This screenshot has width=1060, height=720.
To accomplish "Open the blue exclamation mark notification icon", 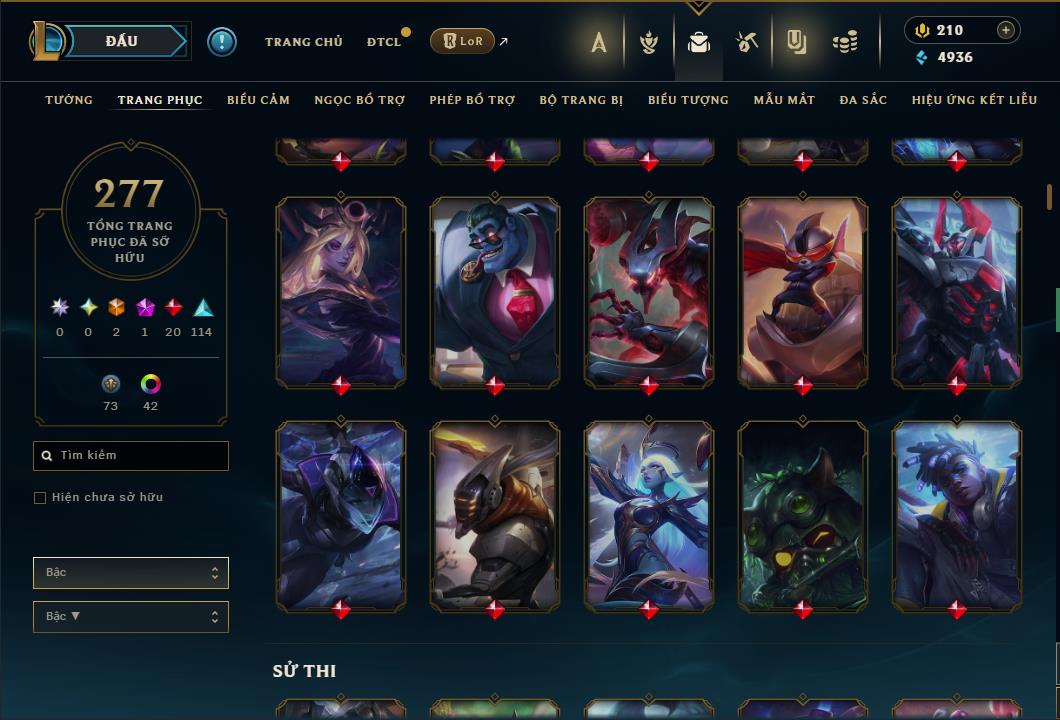I will click(222, 42).
